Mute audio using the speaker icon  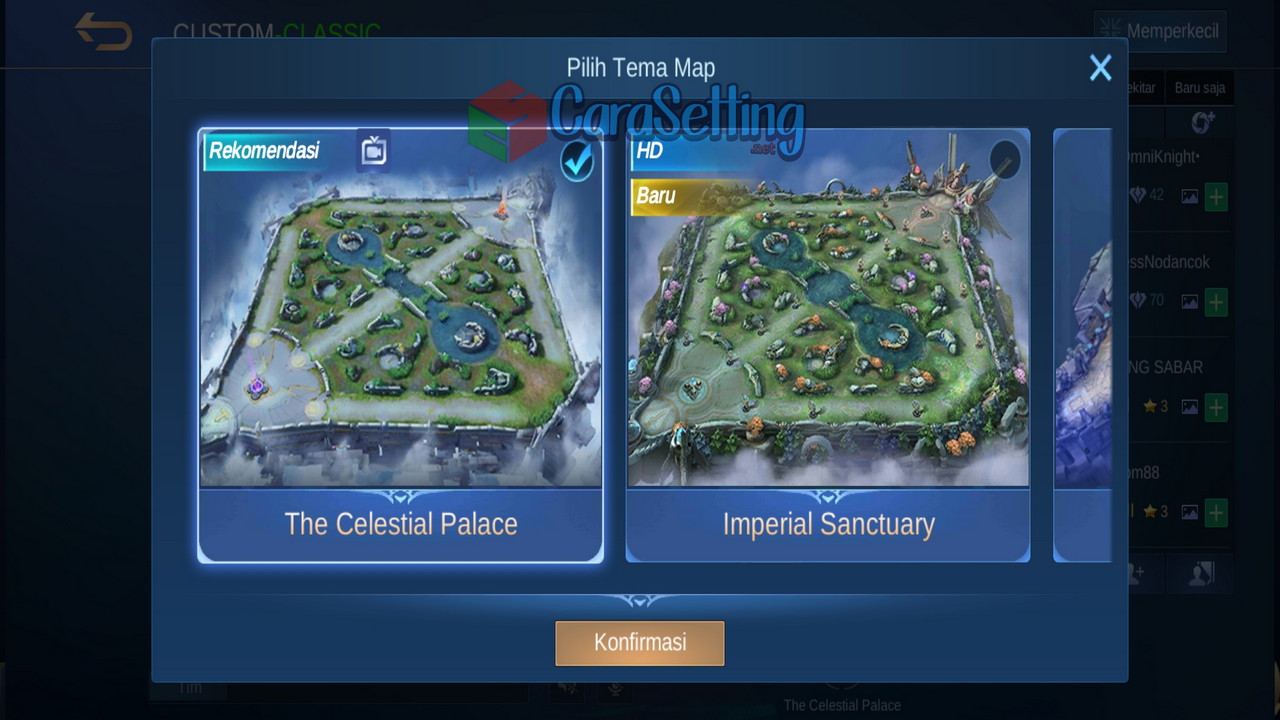[565, 687]
